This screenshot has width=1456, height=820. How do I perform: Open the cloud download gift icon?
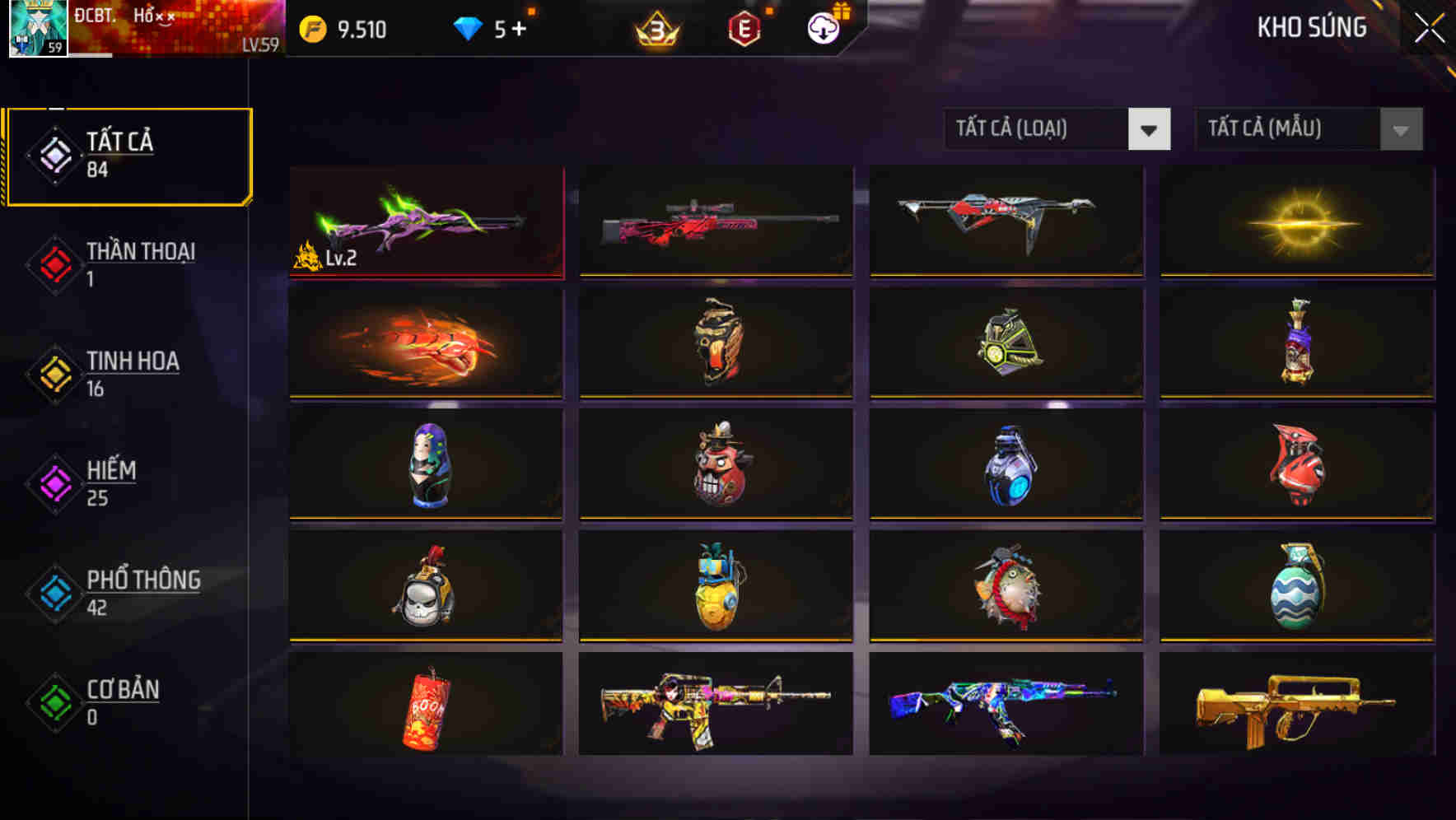(x=822, y=27)
